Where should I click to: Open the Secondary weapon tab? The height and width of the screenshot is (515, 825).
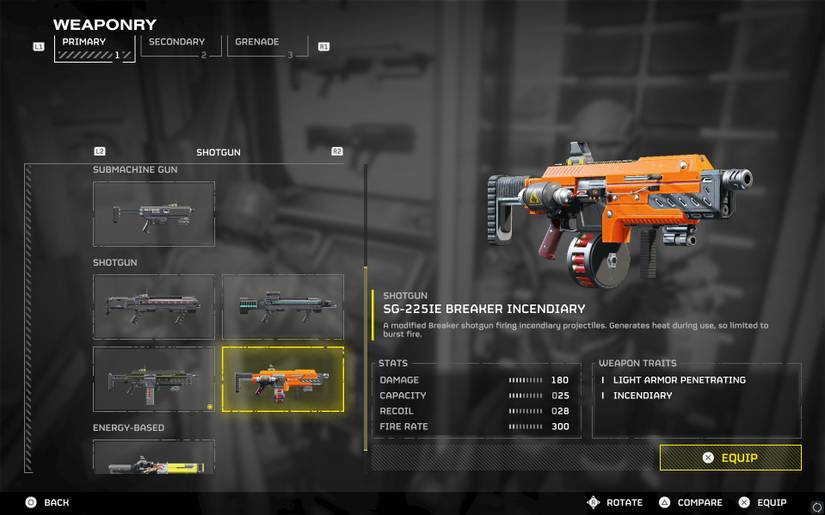click(x=181, y=46)
